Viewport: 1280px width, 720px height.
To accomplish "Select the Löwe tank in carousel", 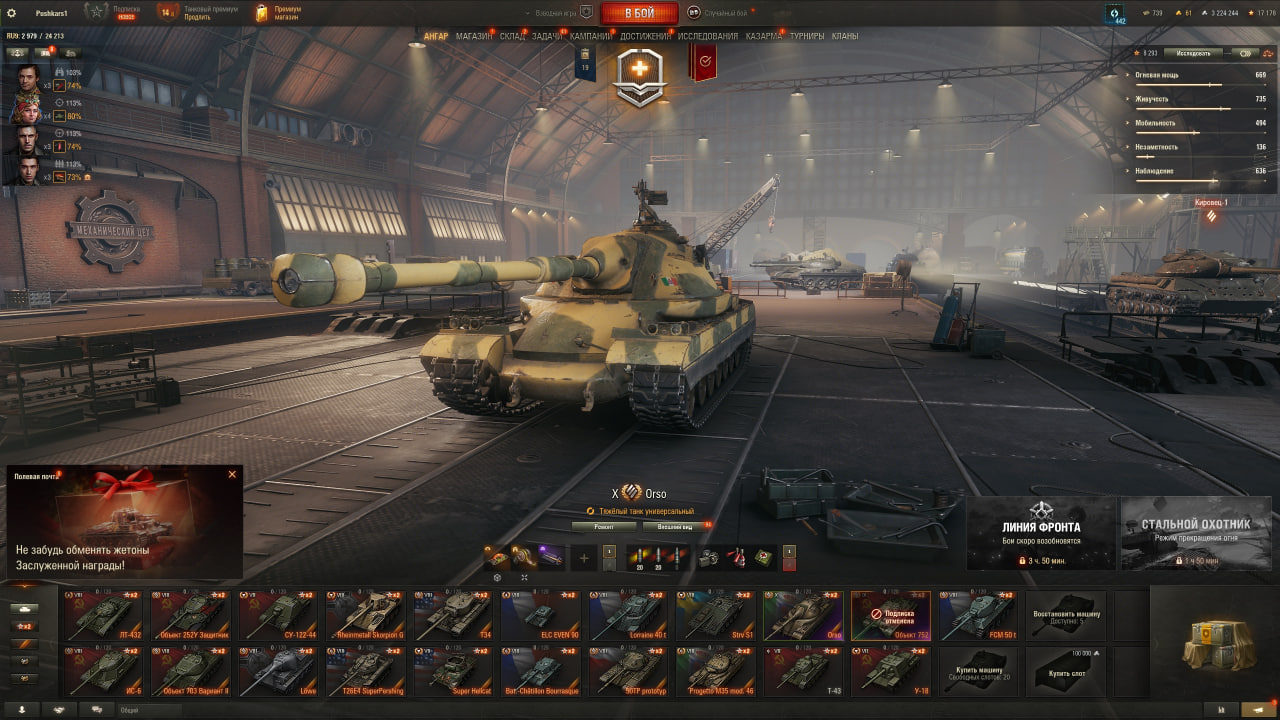I will (277, 671).
